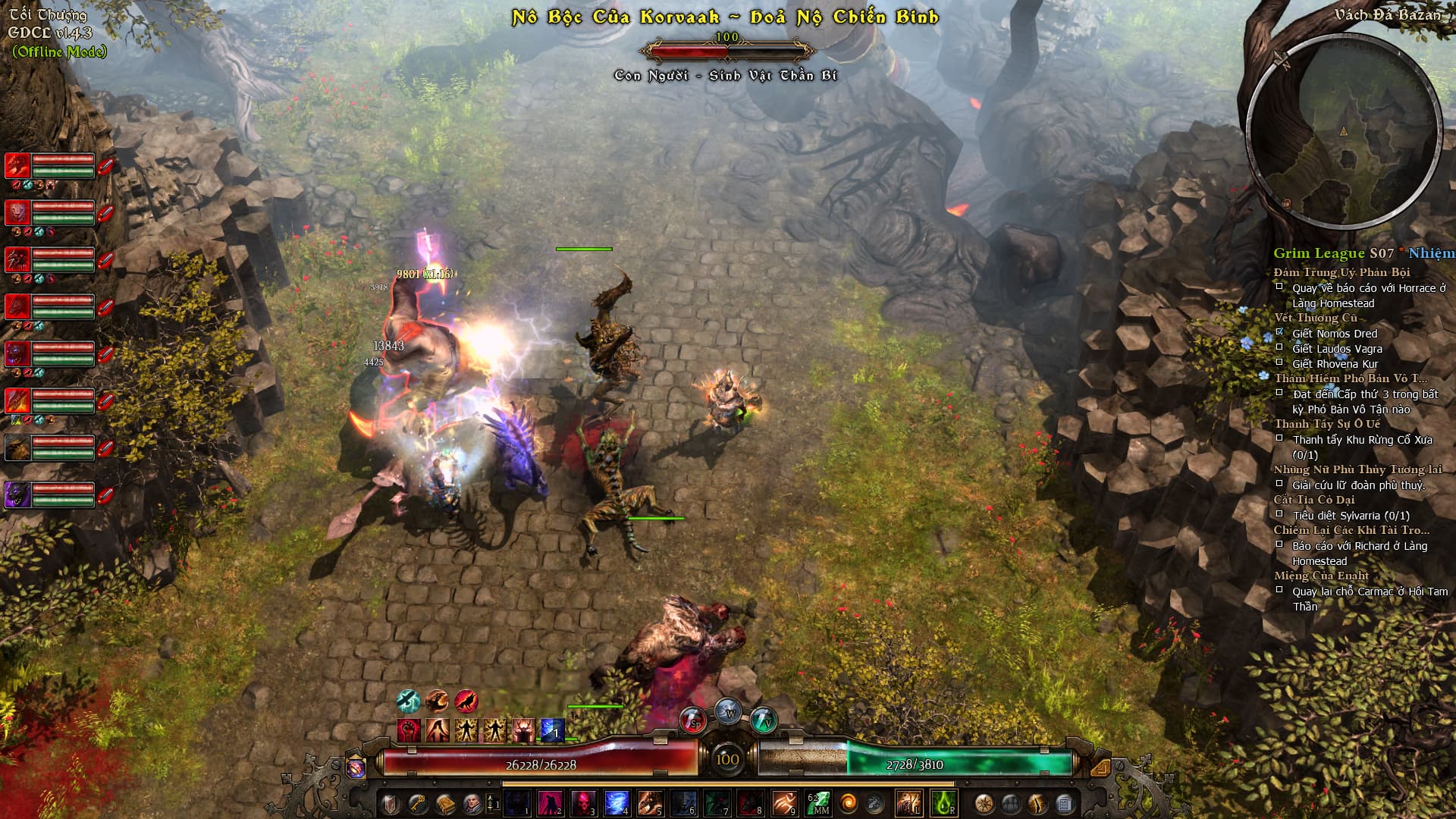The image size is (1456, 819).
Task: Activate the green flame right-click skill
Action: [943, 802]
